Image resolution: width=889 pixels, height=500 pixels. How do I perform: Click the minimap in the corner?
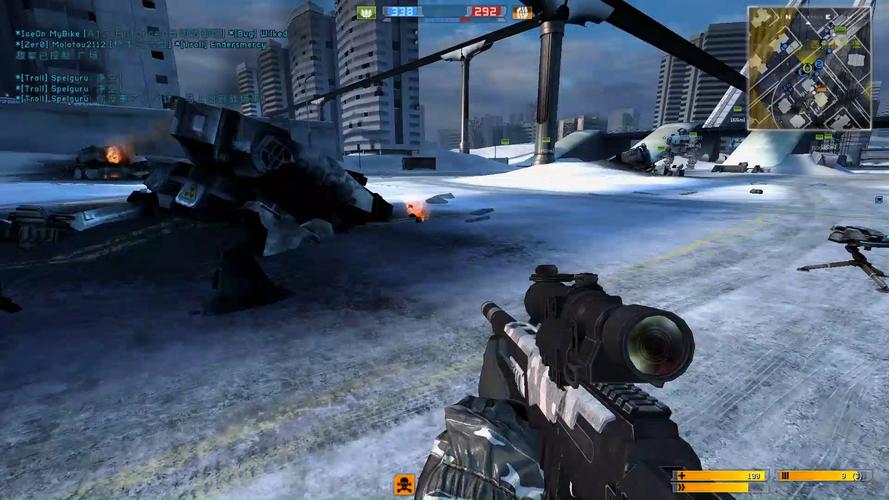point(808,67)
